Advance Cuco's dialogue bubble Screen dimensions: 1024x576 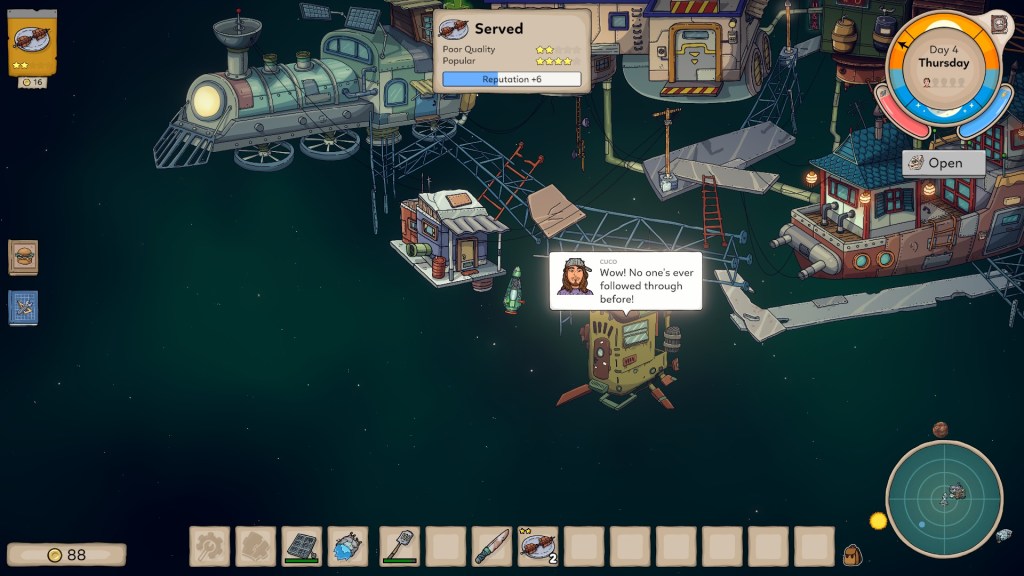[625, 280]
